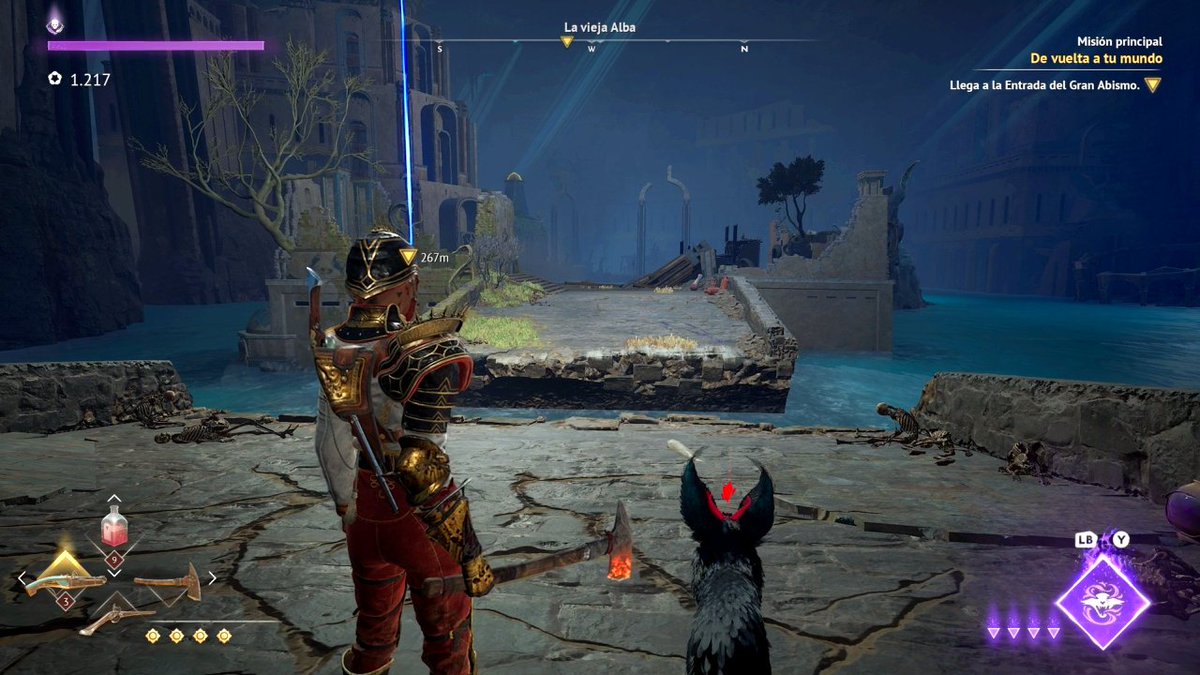Viewport: 1200px width, 675px height.
Task: Activate the purple fox companion ability
Action: pyautogui.click(x=1102, y=599)
